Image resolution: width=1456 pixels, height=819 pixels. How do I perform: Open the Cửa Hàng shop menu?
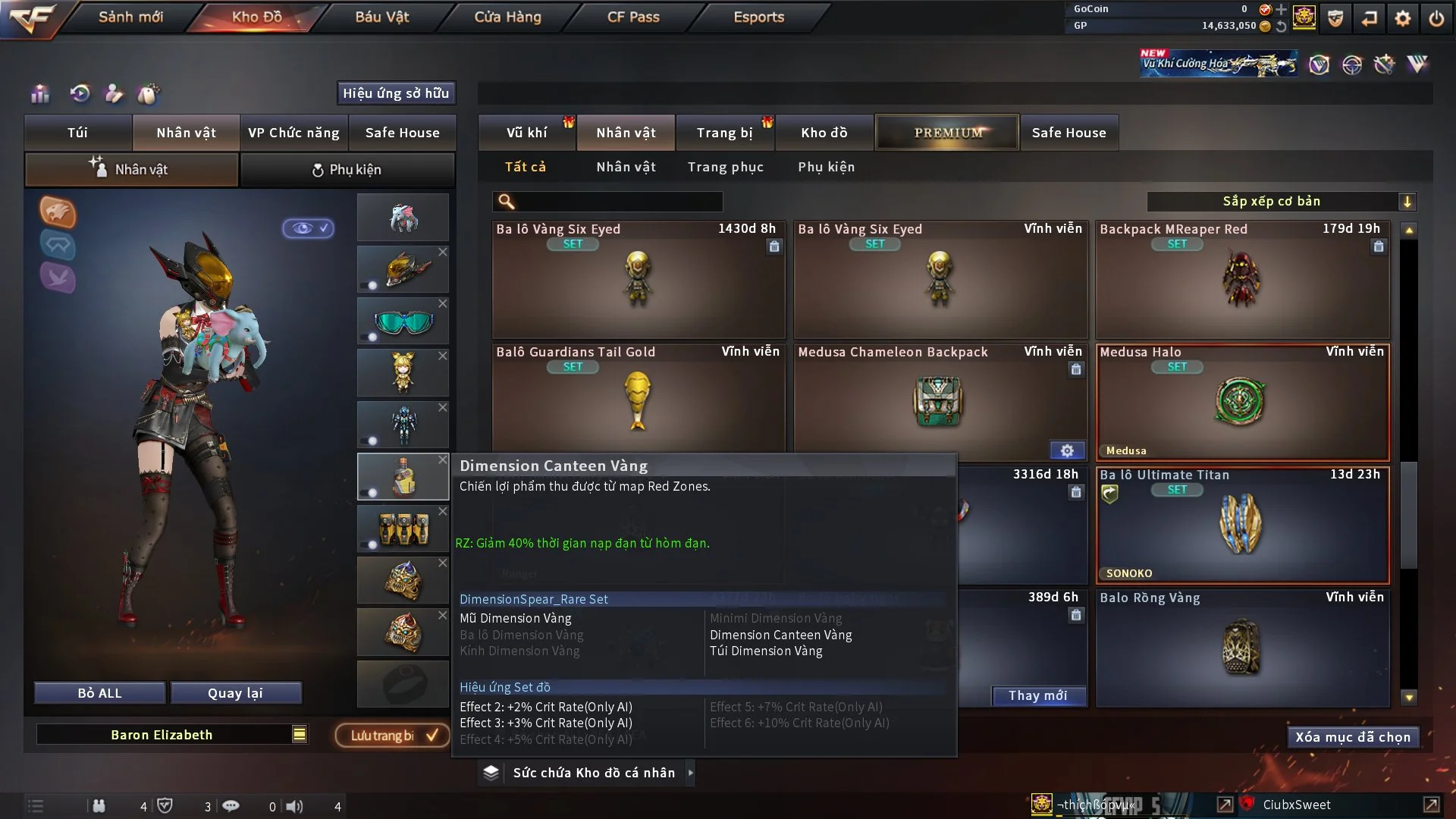click(x=507, y=17)
